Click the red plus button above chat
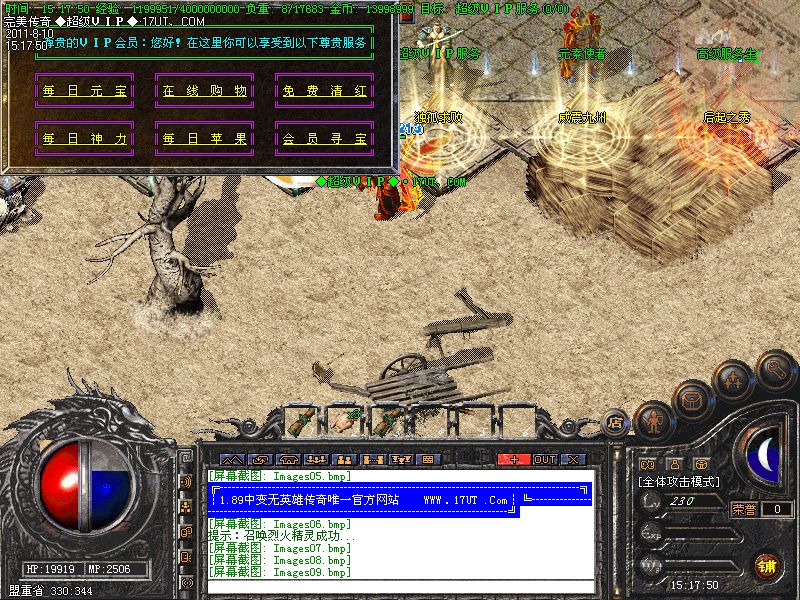The height and width of the screenshot is (600, 800). click(514, 459)
